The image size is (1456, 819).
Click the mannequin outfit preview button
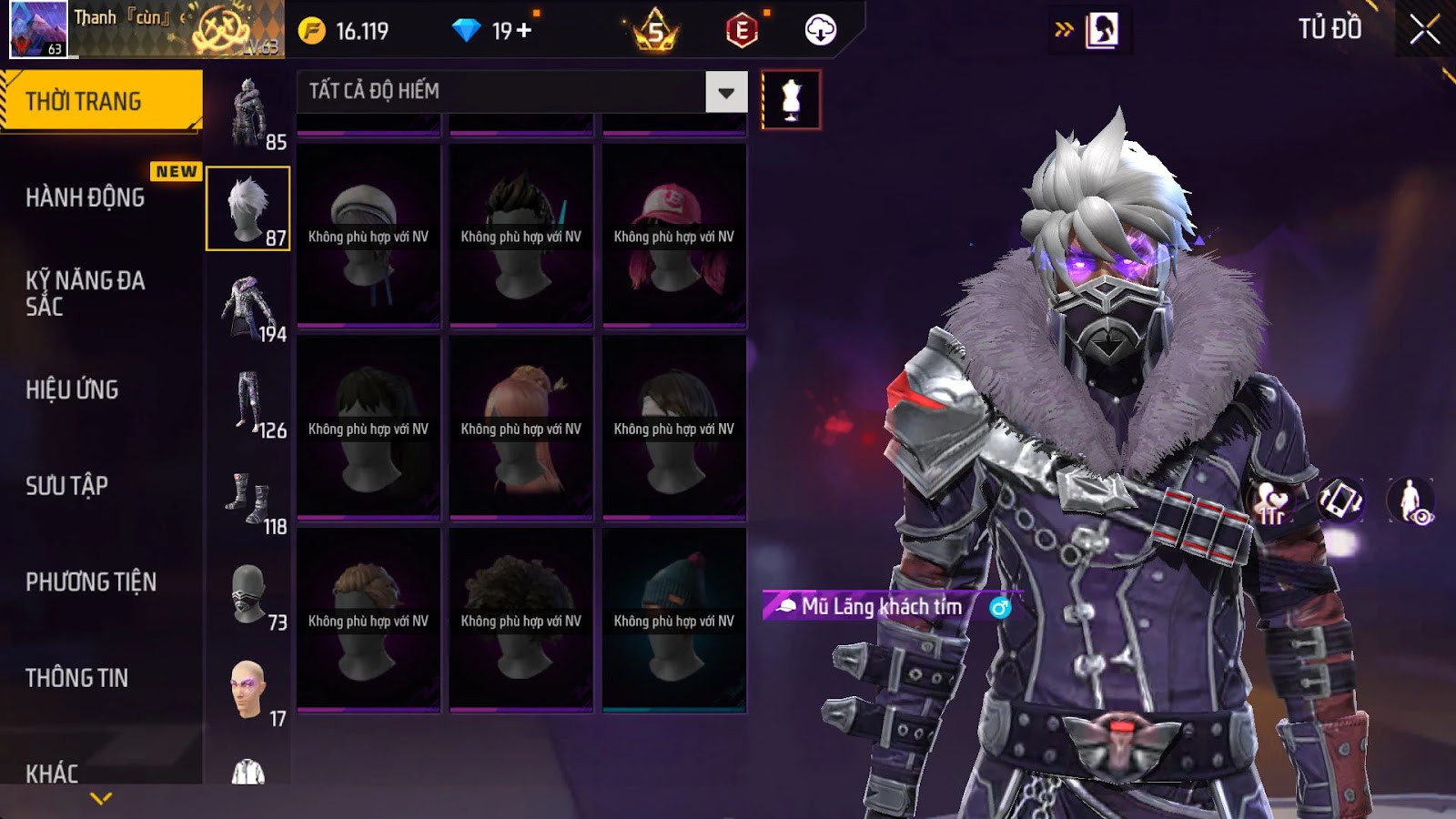pyautogui.click(x=791, y=100)
